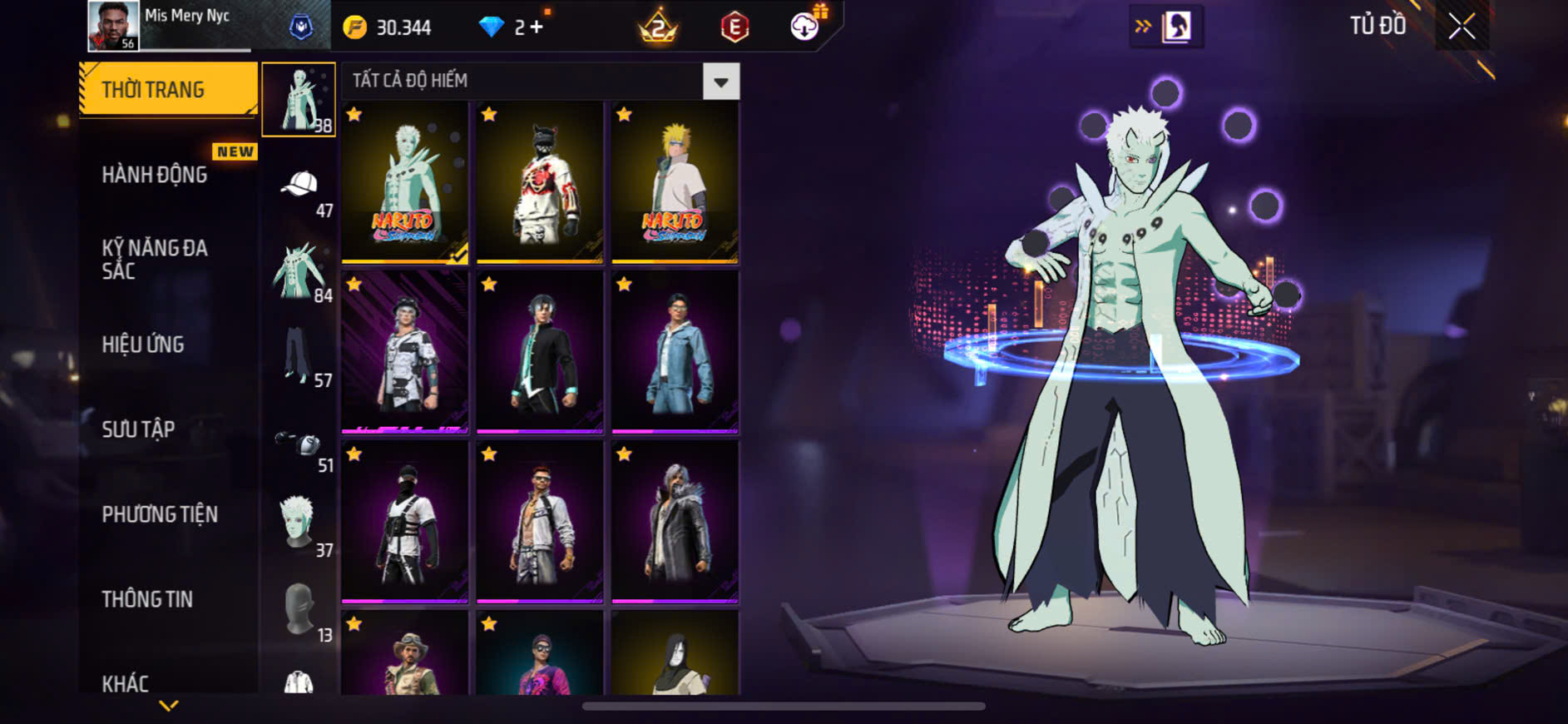Add diamonds with the plus button
Viewport: 1568px width, 724px height.
[537, 27]
